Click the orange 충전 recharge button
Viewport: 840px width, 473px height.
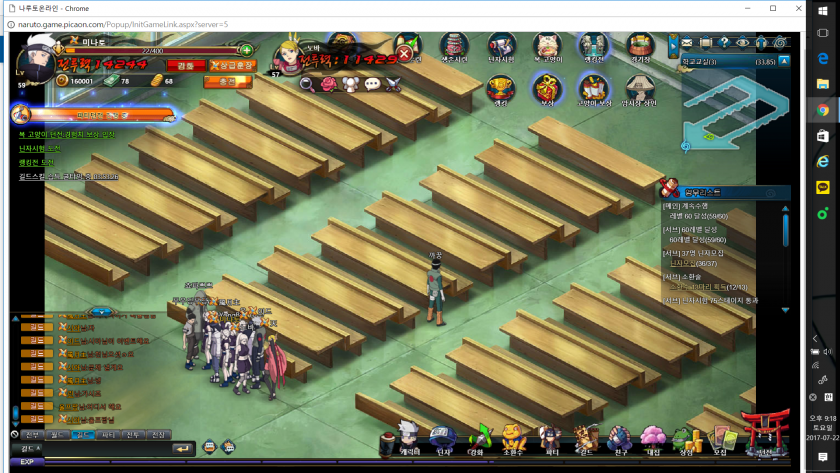click(227, 81)
